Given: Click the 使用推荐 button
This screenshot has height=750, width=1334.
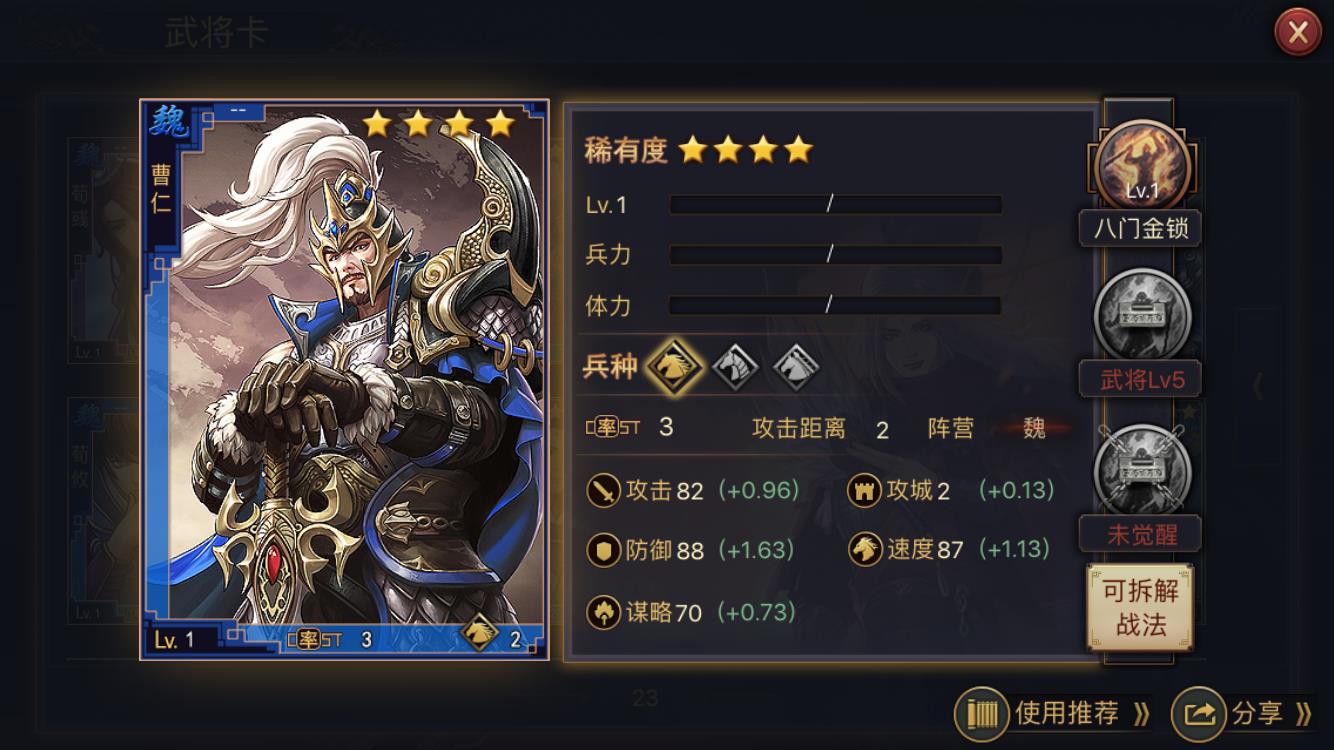Looking at the screenshot, I should tap(1053, 713).
